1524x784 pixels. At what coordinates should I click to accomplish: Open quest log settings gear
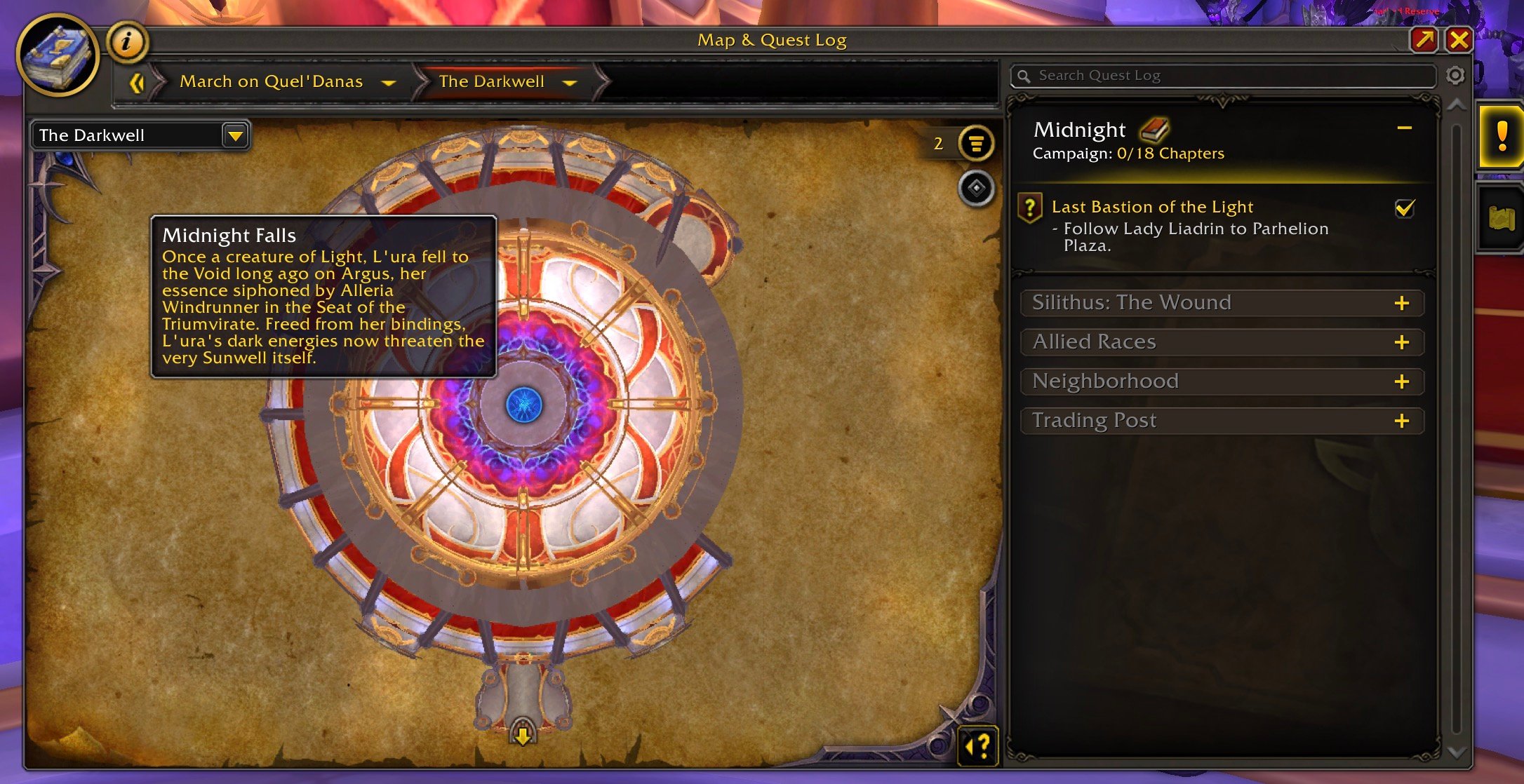[1455, 76]
